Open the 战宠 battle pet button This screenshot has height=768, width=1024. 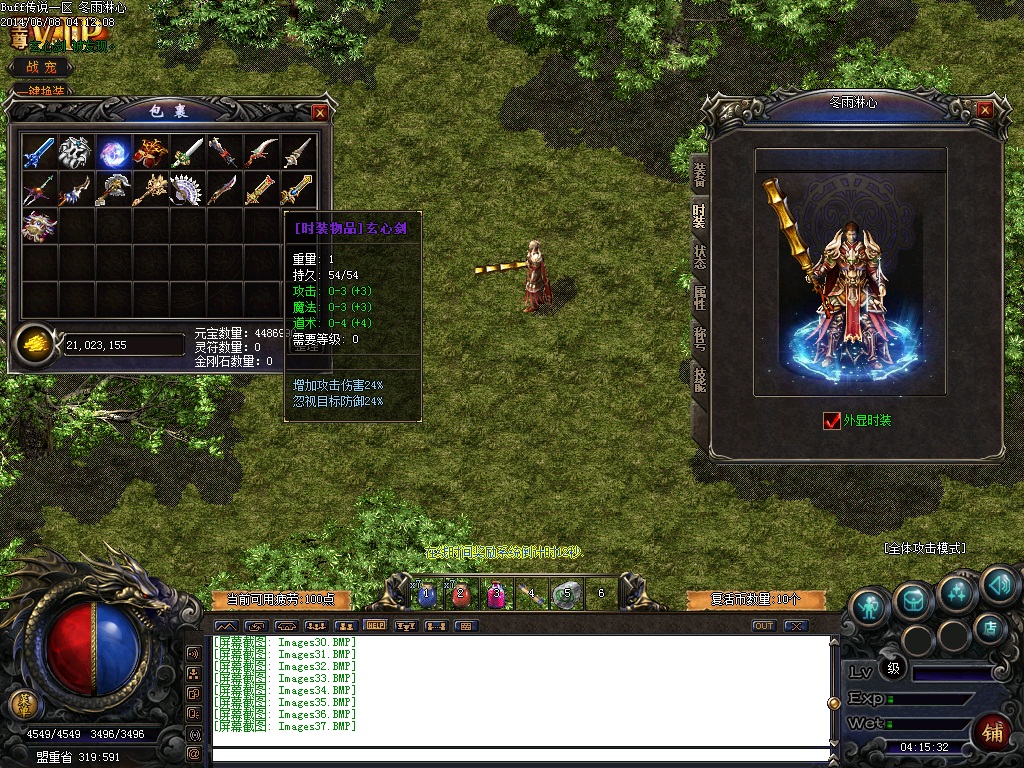[42, 67]
